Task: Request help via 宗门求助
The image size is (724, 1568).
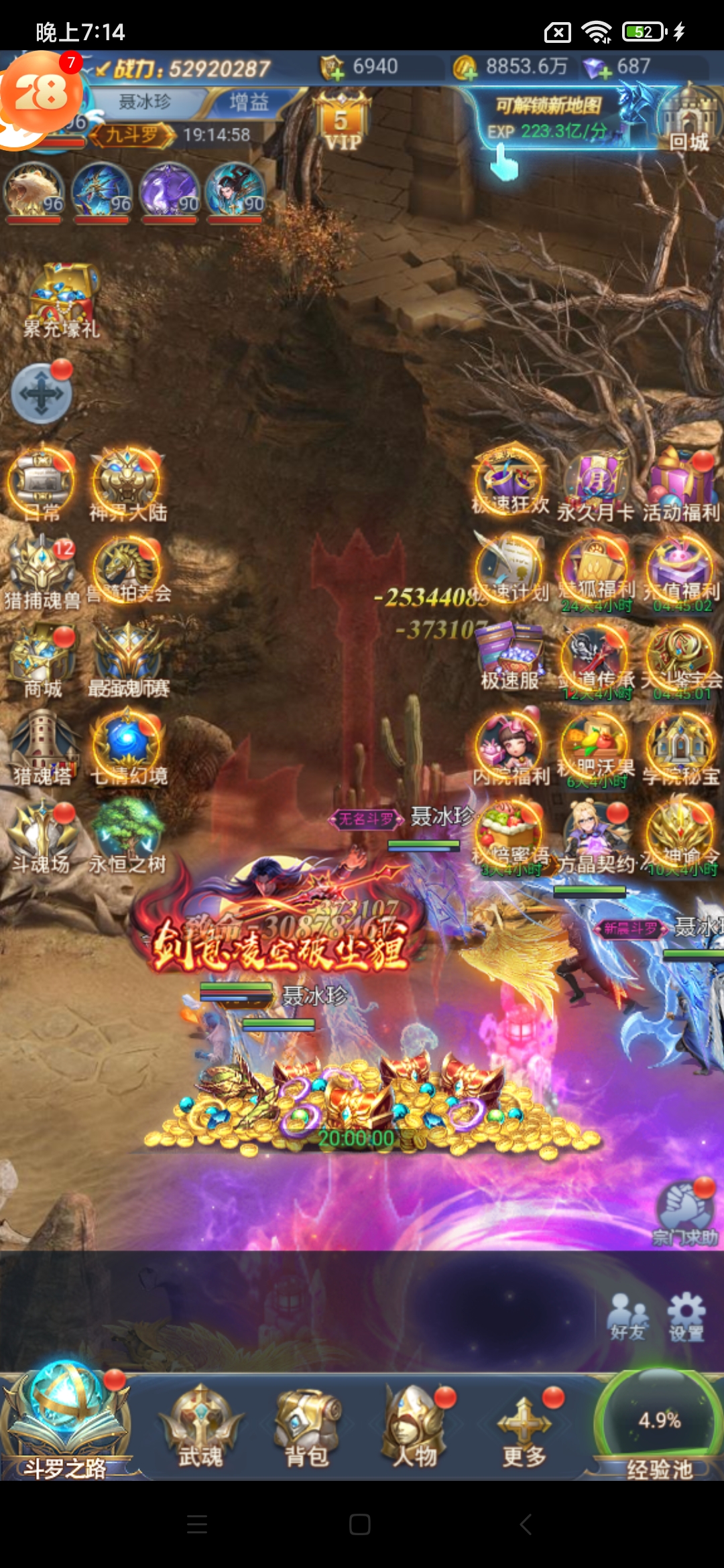Action: pos(685,1214)
